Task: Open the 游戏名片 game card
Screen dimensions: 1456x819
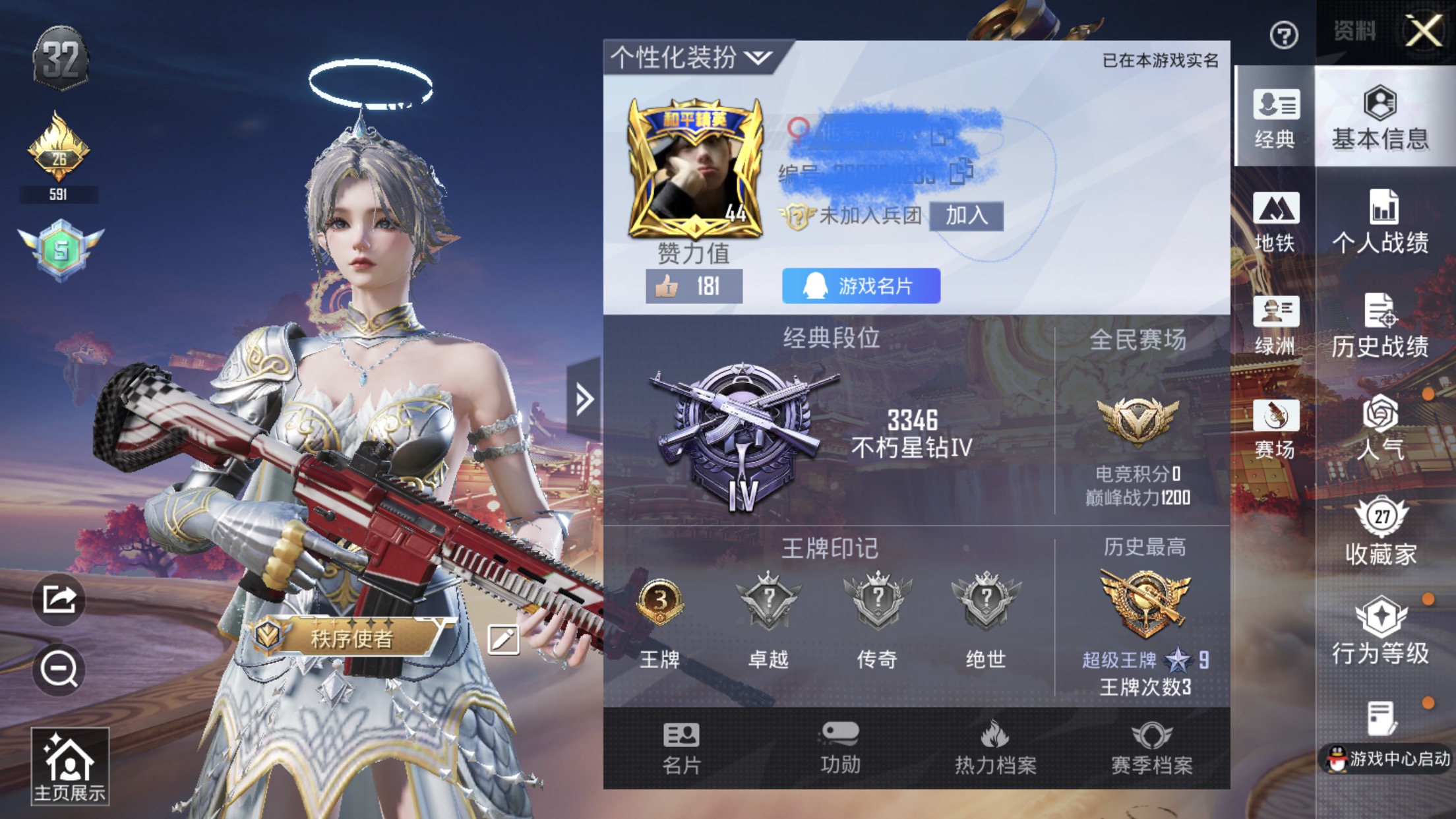Action: [x=861, y=286]
